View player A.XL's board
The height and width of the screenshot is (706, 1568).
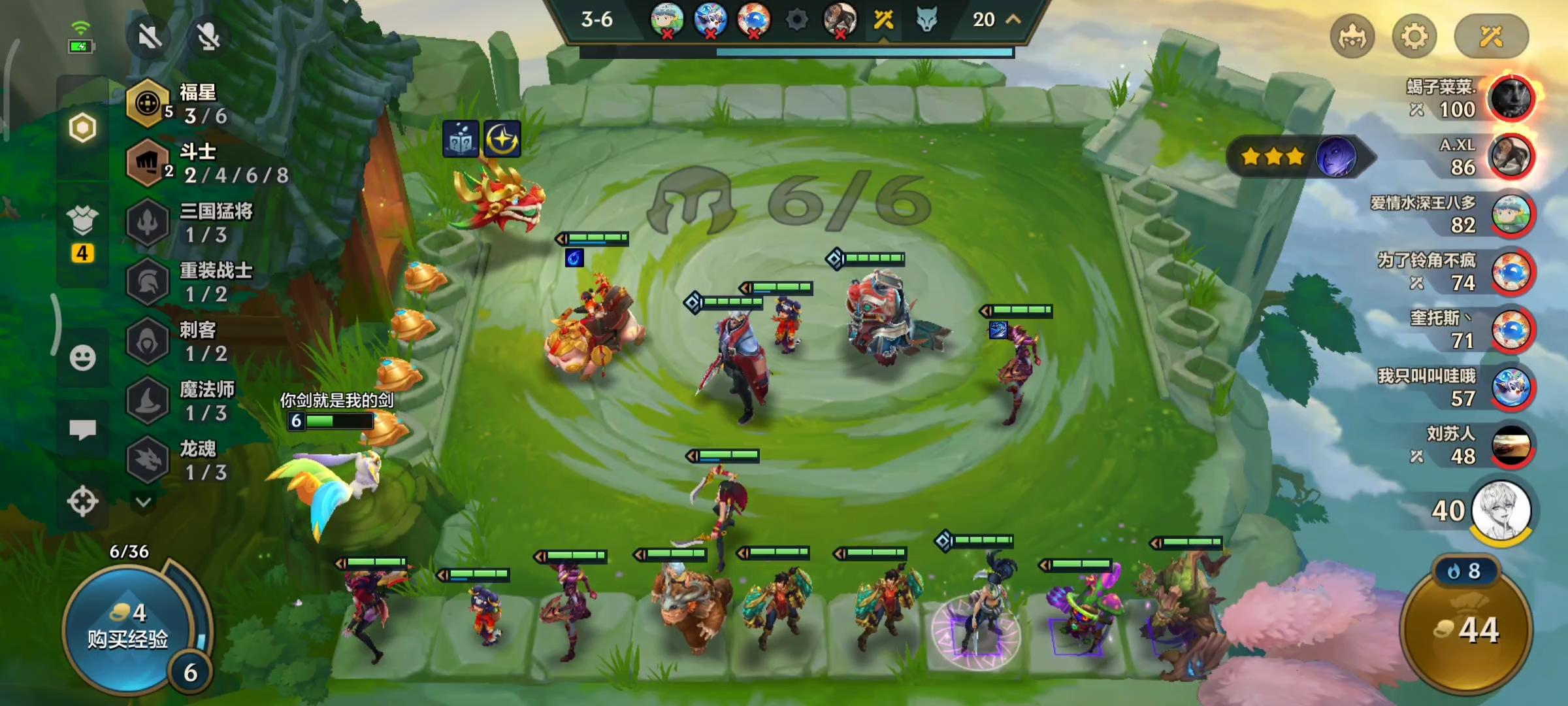pyautogui.click(x=1511, y=157)
